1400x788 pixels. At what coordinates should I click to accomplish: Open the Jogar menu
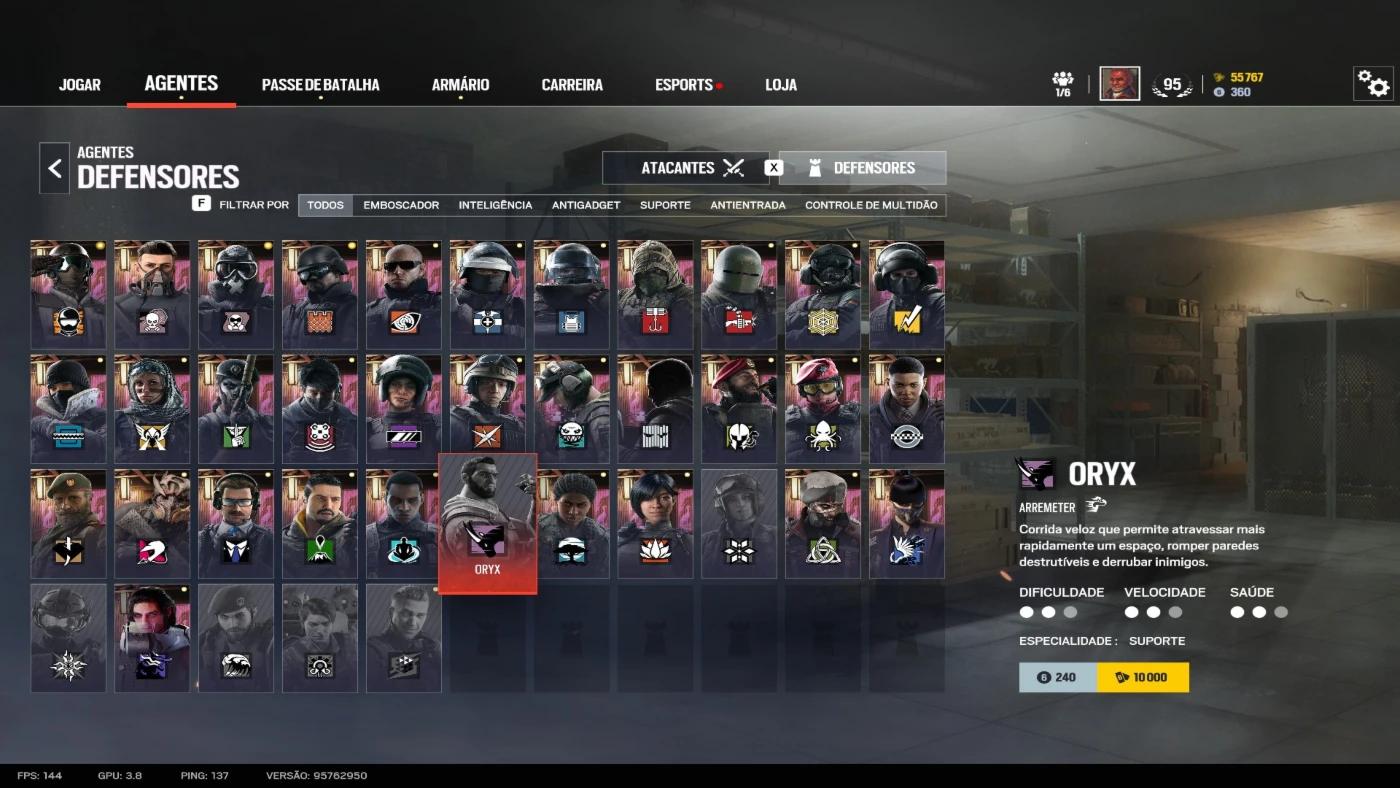tap(80, 85)
